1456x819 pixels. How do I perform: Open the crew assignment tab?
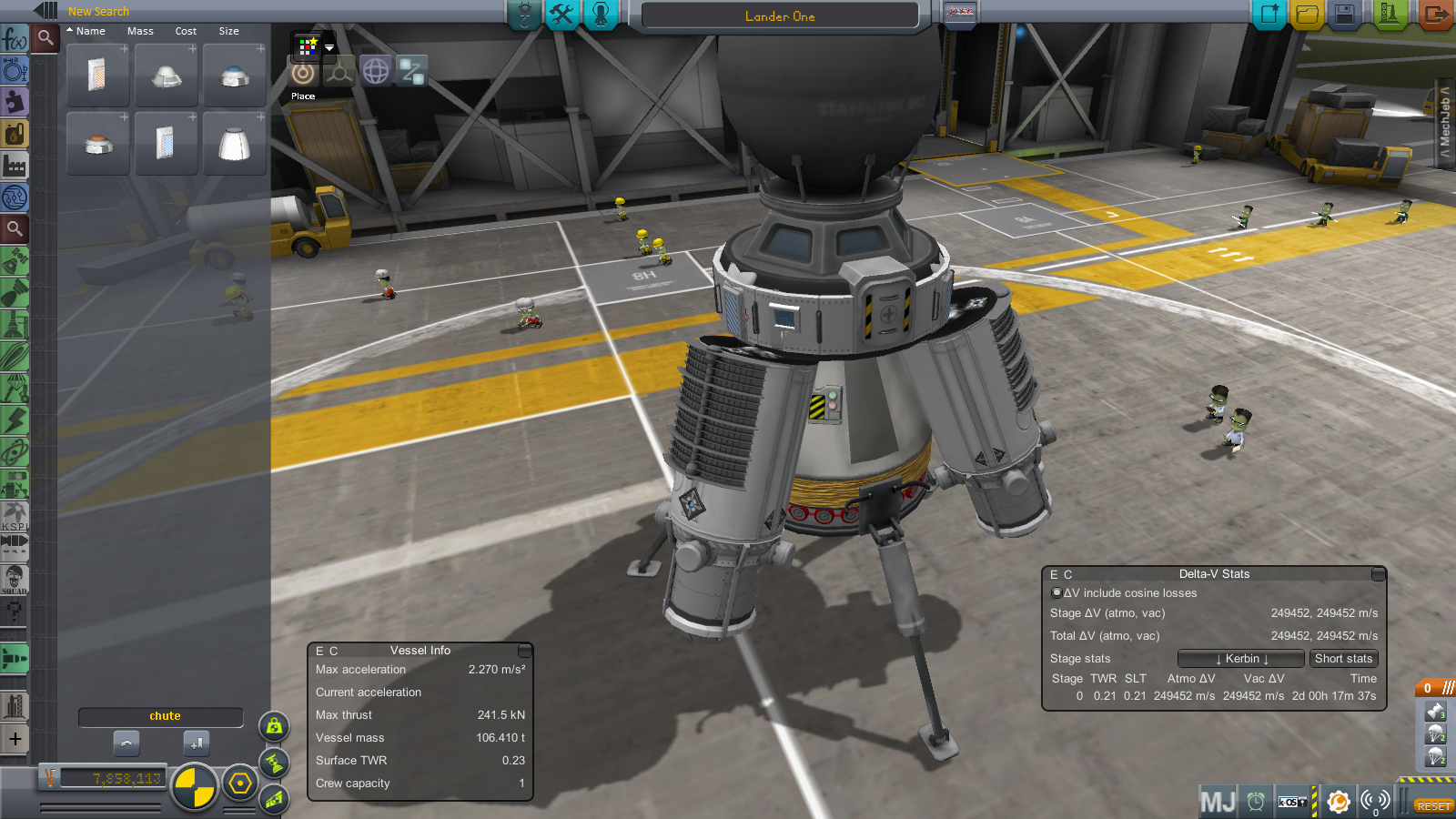click(601, 15)
